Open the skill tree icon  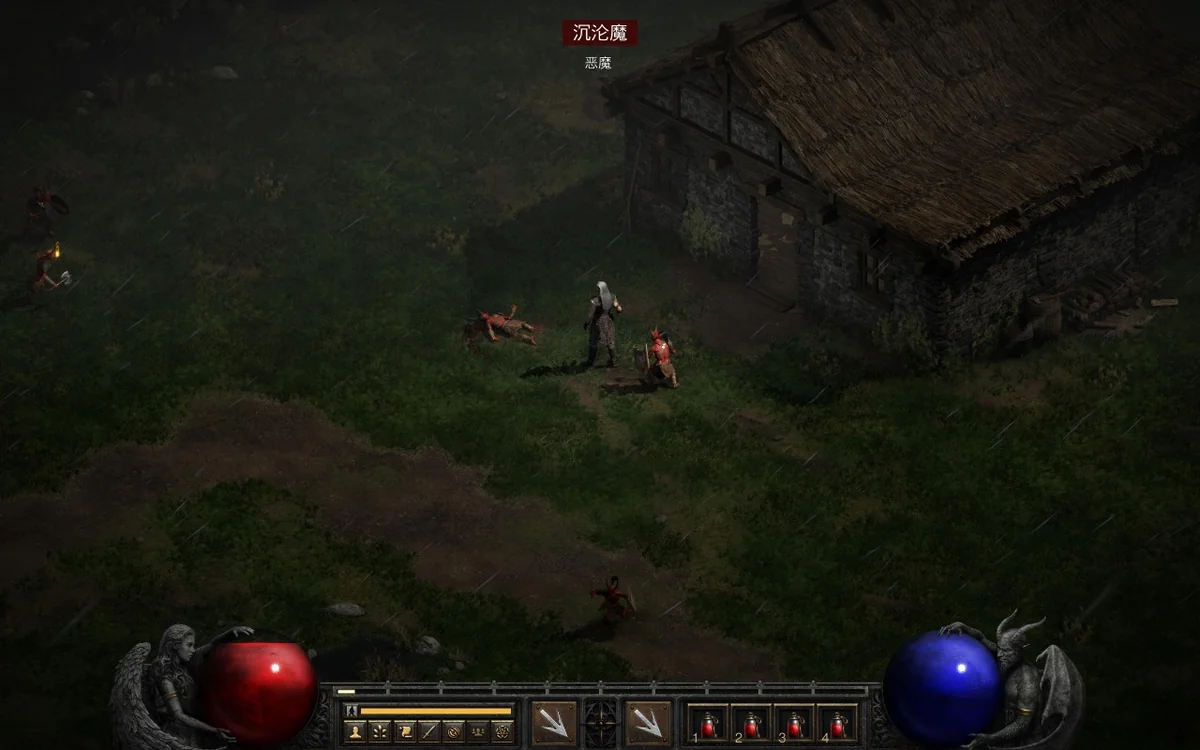[x=380, y=731]
